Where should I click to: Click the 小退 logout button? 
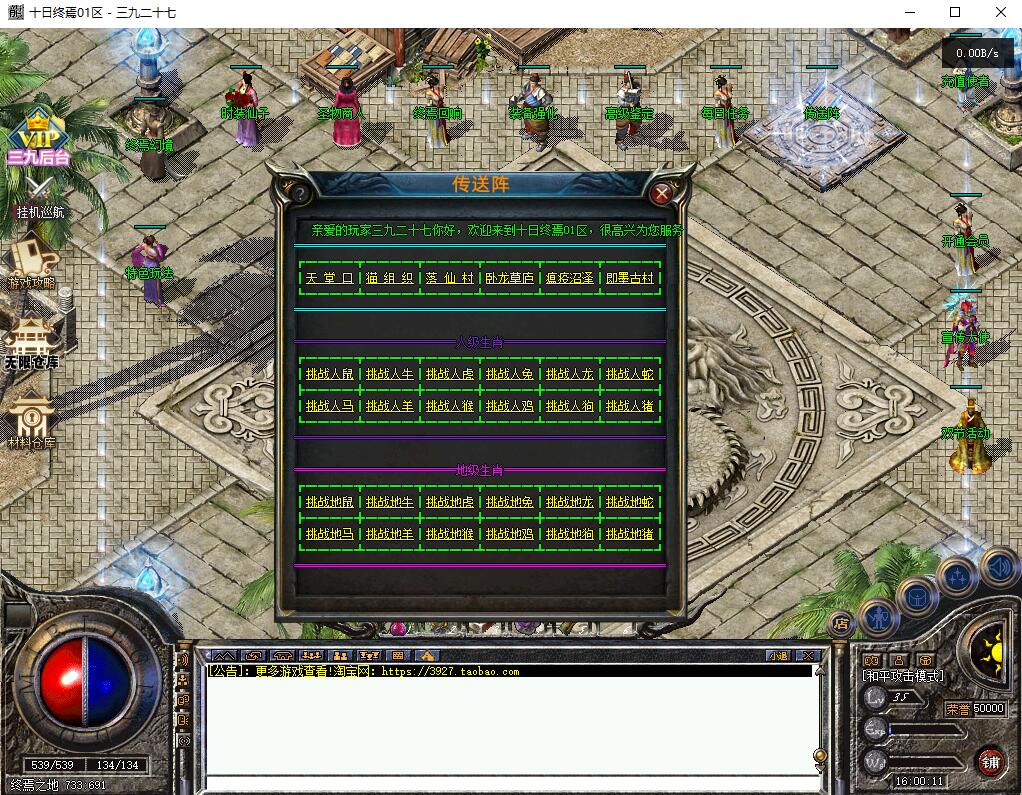pyautogui.click(x=778, y=656)
